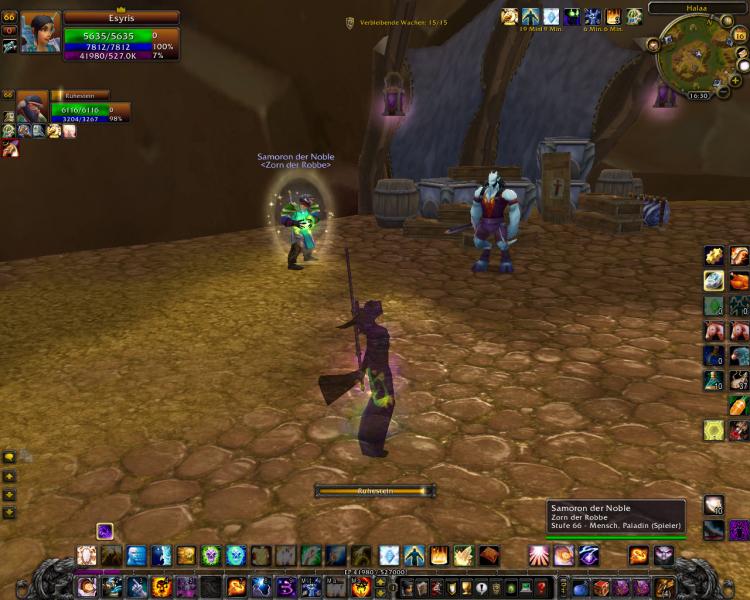This screenshot has width=750, height=600.
Task: Click the golden figure buff icon
Action: click(x=510, y=16)
